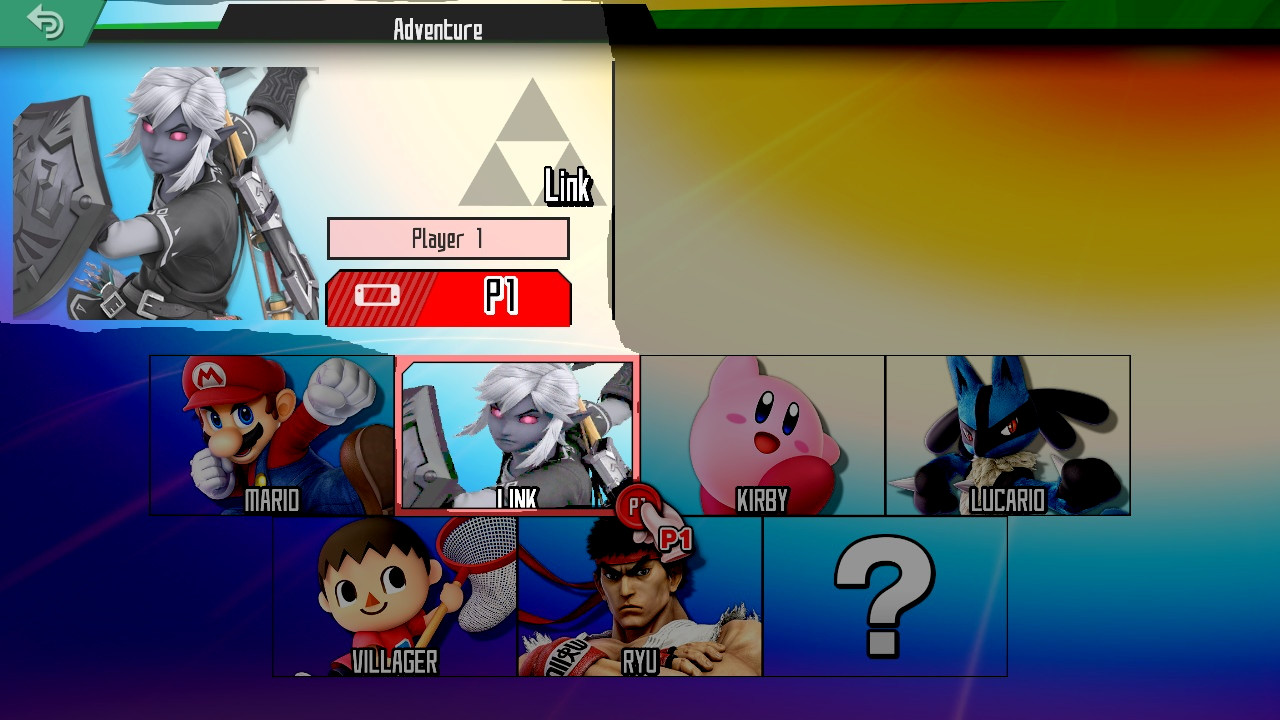Select Villager's roster portrait
This screenshot has width=1280, height=720.
coord(395,595)
